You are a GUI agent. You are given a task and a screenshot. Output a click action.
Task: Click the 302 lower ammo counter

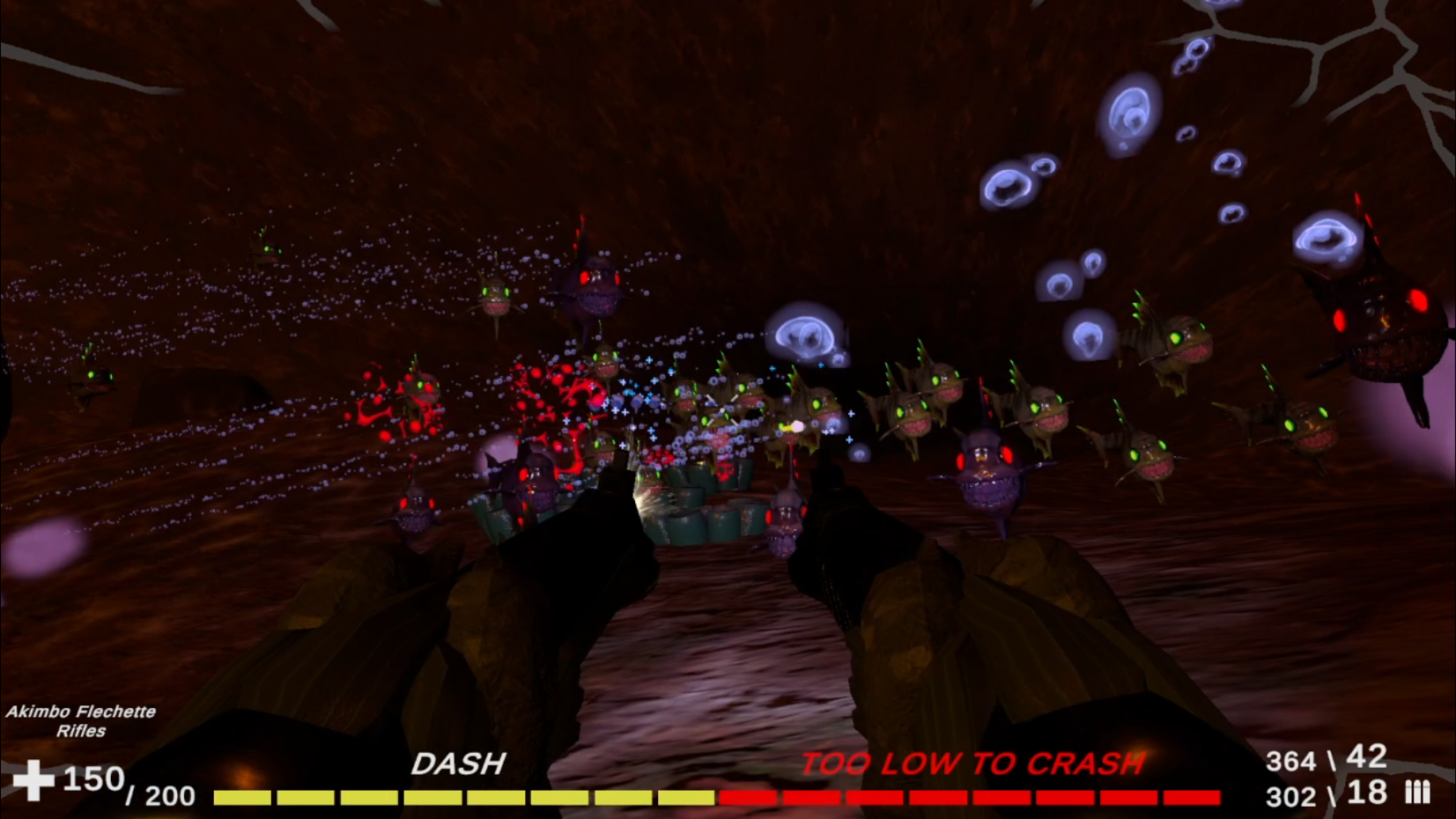(1290, 795)
